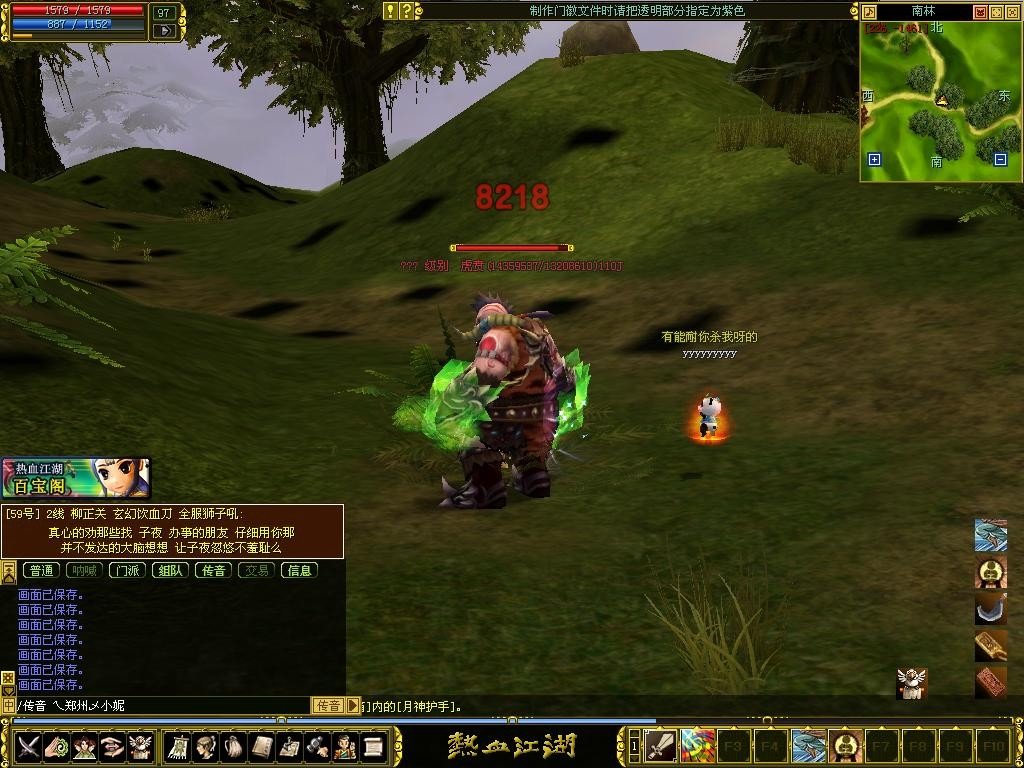Zoom in the minimap with plus button
The image size is (1024, 768).
click(875, 159)
